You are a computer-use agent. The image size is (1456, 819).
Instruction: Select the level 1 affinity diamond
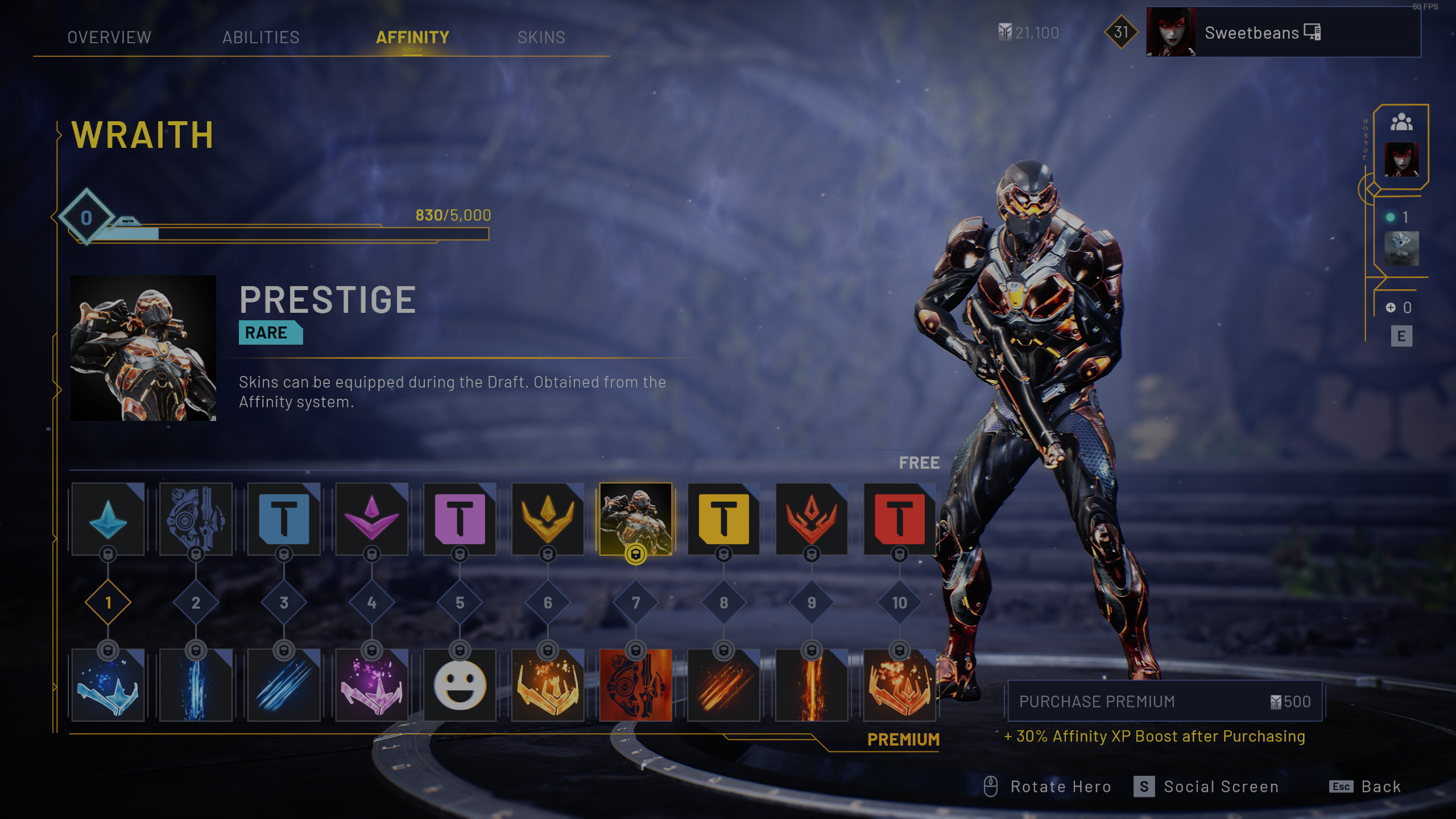point(108,602)
